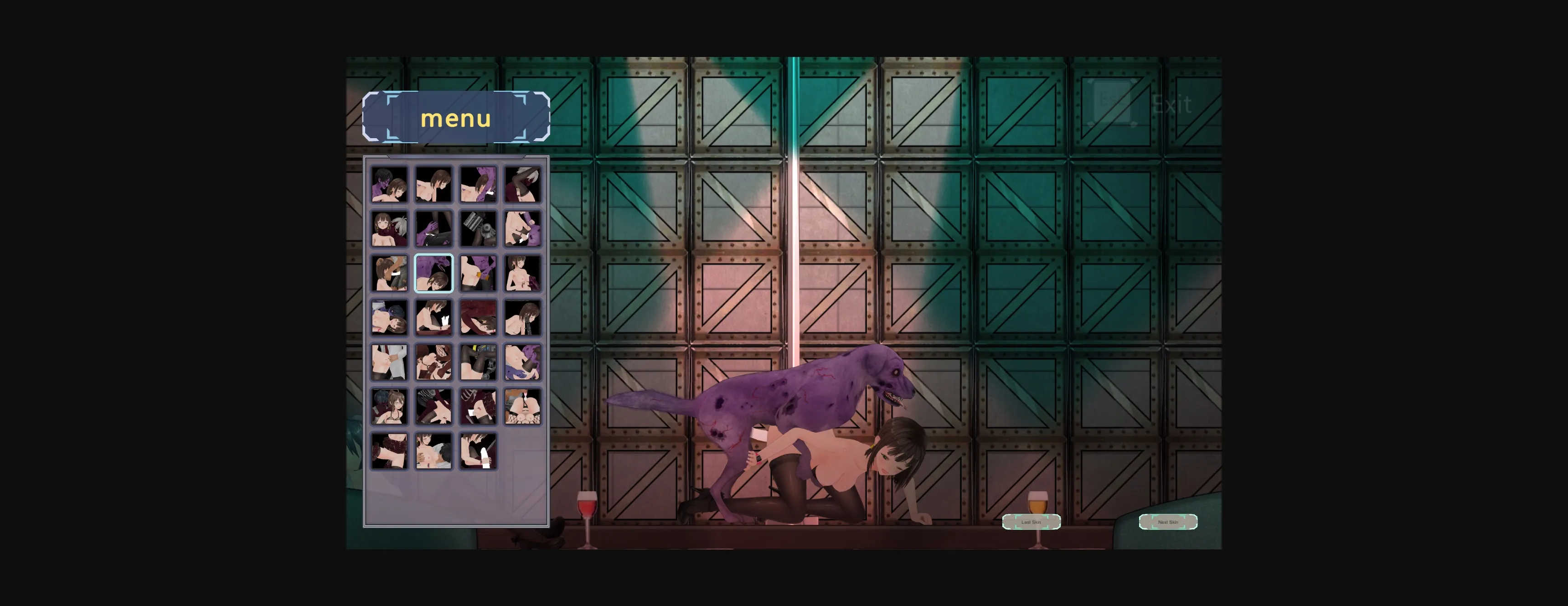Open the menu panel
Viewport: 1568px width, 606px height.
(x=457, y=118)
